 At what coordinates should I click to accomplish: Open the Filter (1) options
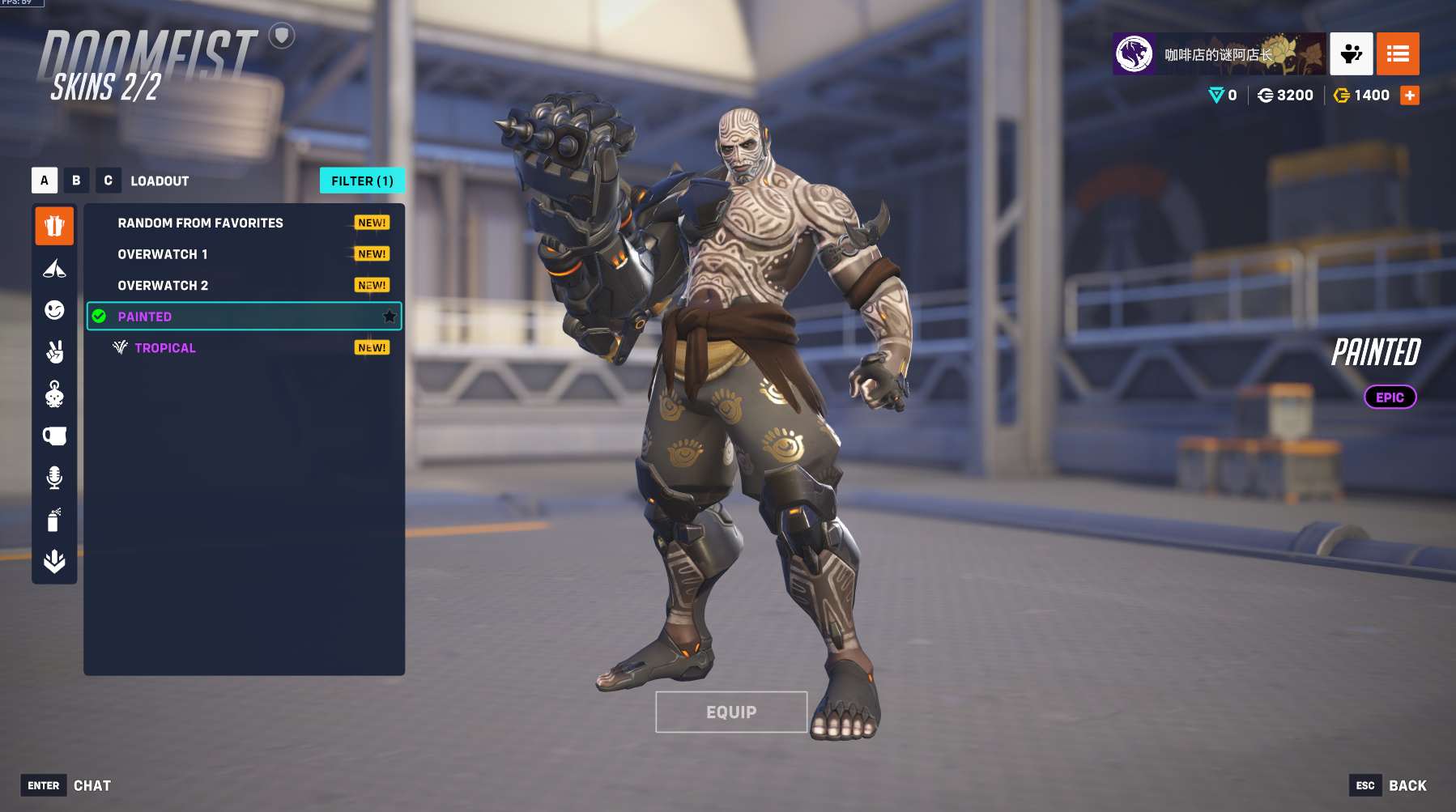click(x=362, y=181)
